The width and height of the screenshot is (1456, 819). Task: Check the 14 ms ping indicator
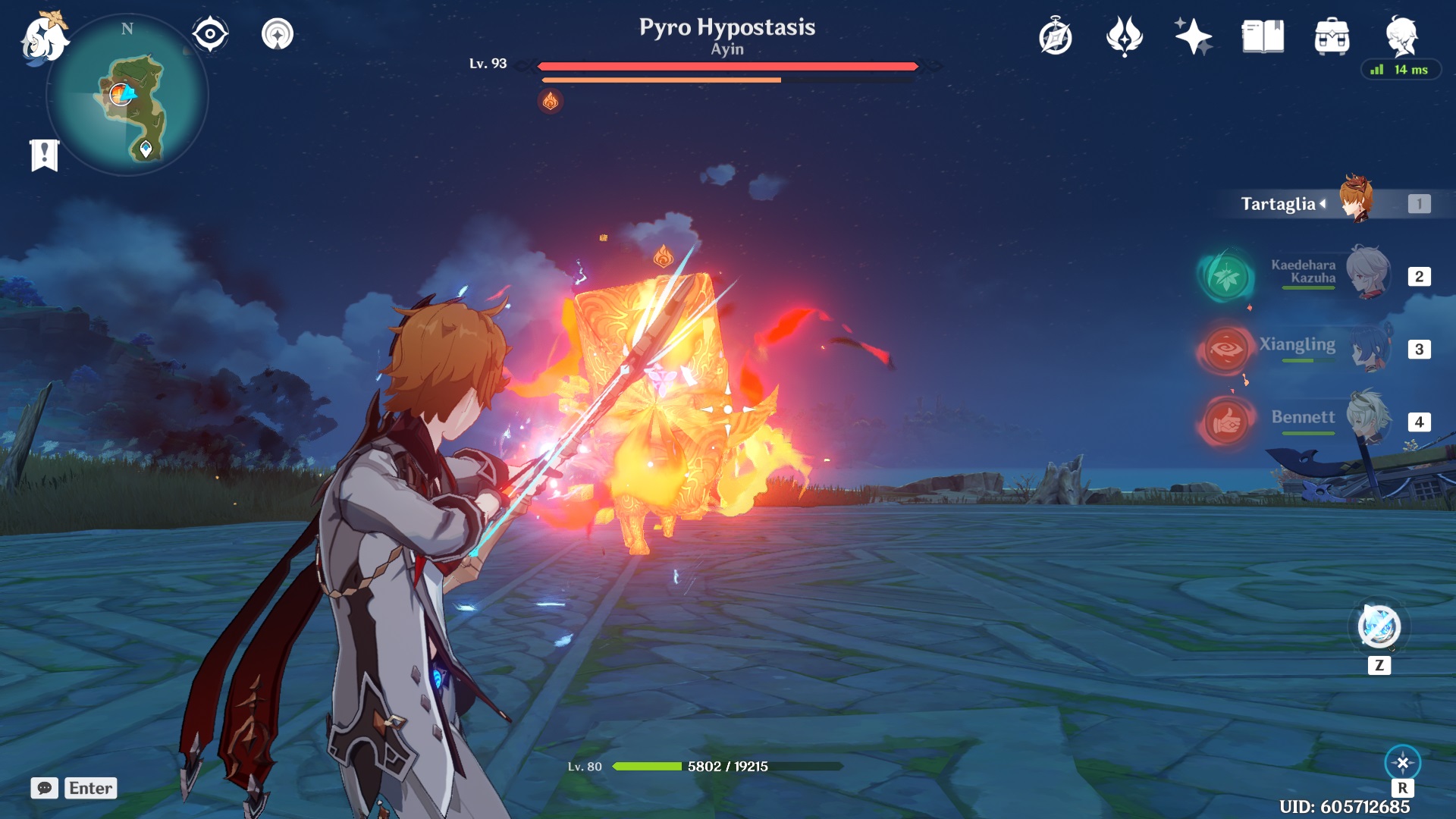(1401, 70)
